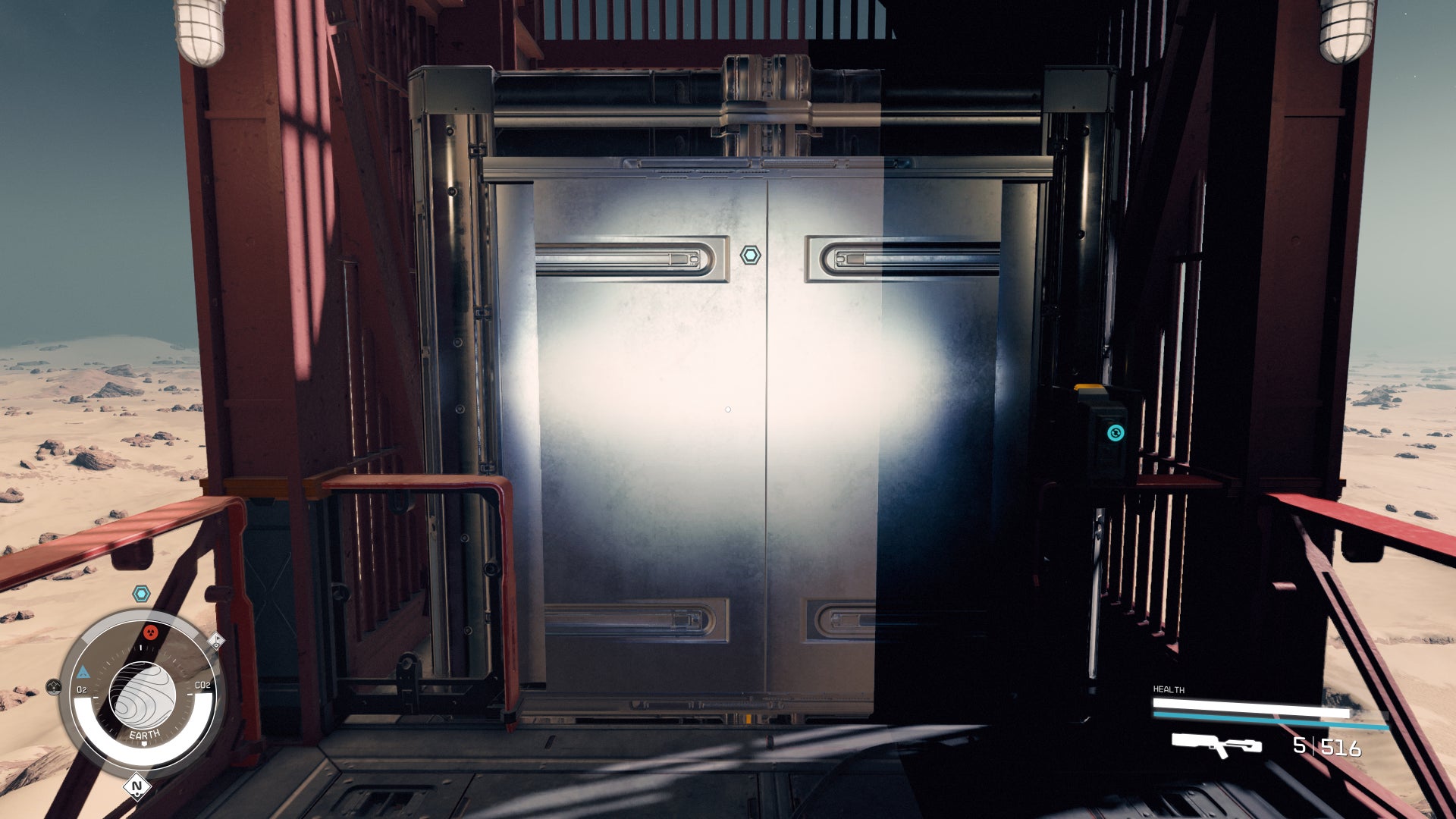Click the marker diamond on compass upper right
The height and width of the screenshot is (819, 1456).
[x=215, y=642]
